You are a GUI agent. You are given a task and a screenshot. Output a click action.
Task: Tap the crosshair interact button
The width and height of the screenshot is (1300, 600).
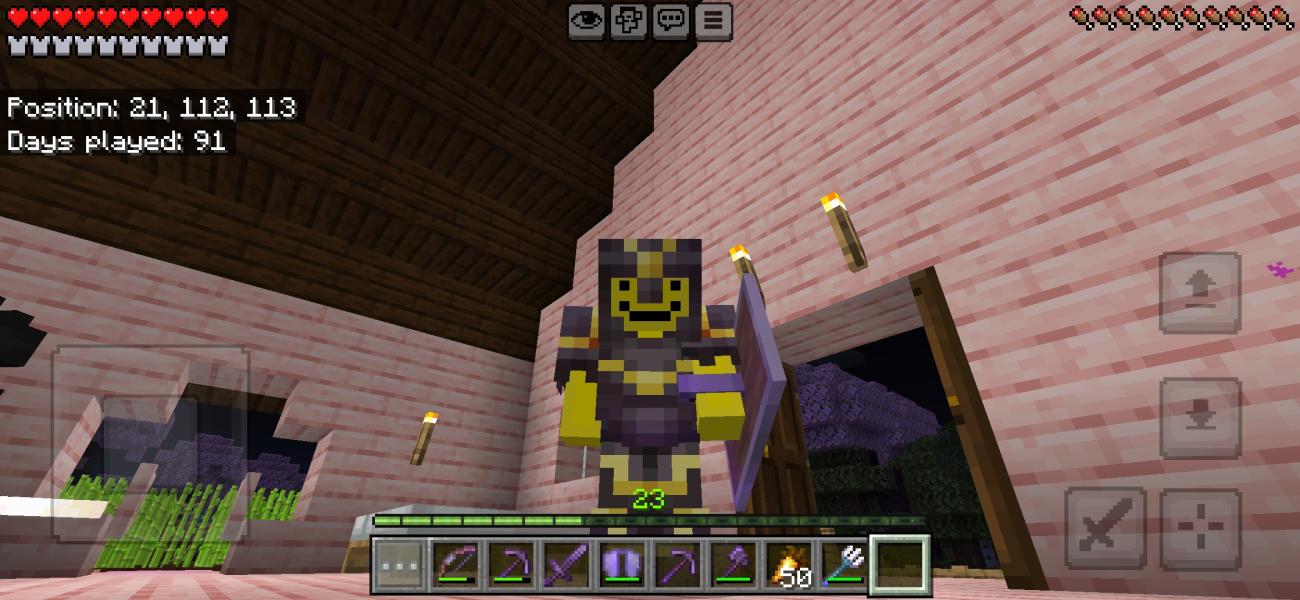pyautogui.click(x=1200, y=529)
